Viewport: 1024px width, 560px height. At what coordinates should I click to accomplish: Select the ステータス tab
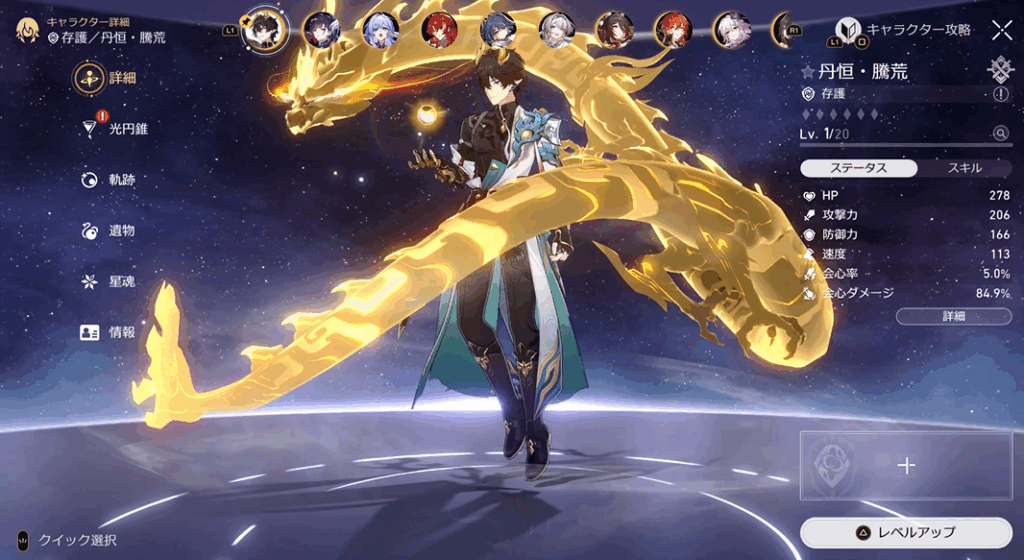[x=860, y=168]
